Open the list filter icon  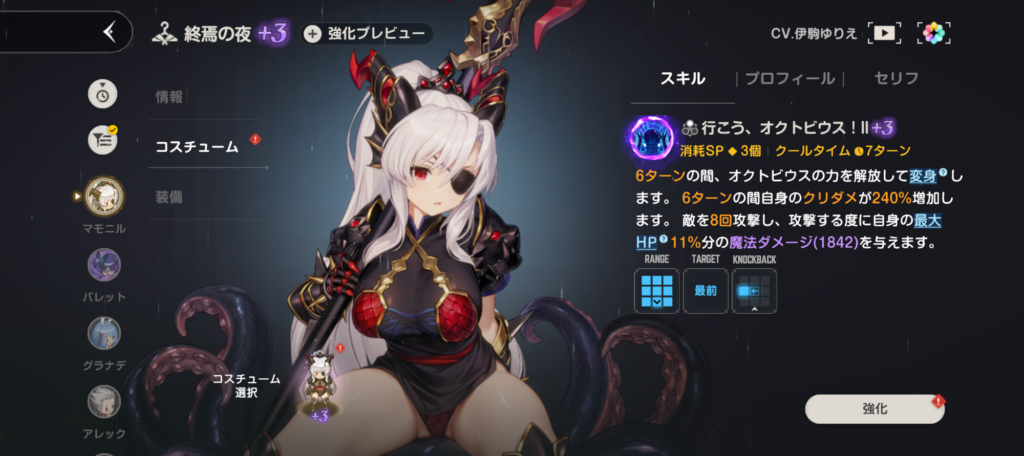click(x=103, y=140)
